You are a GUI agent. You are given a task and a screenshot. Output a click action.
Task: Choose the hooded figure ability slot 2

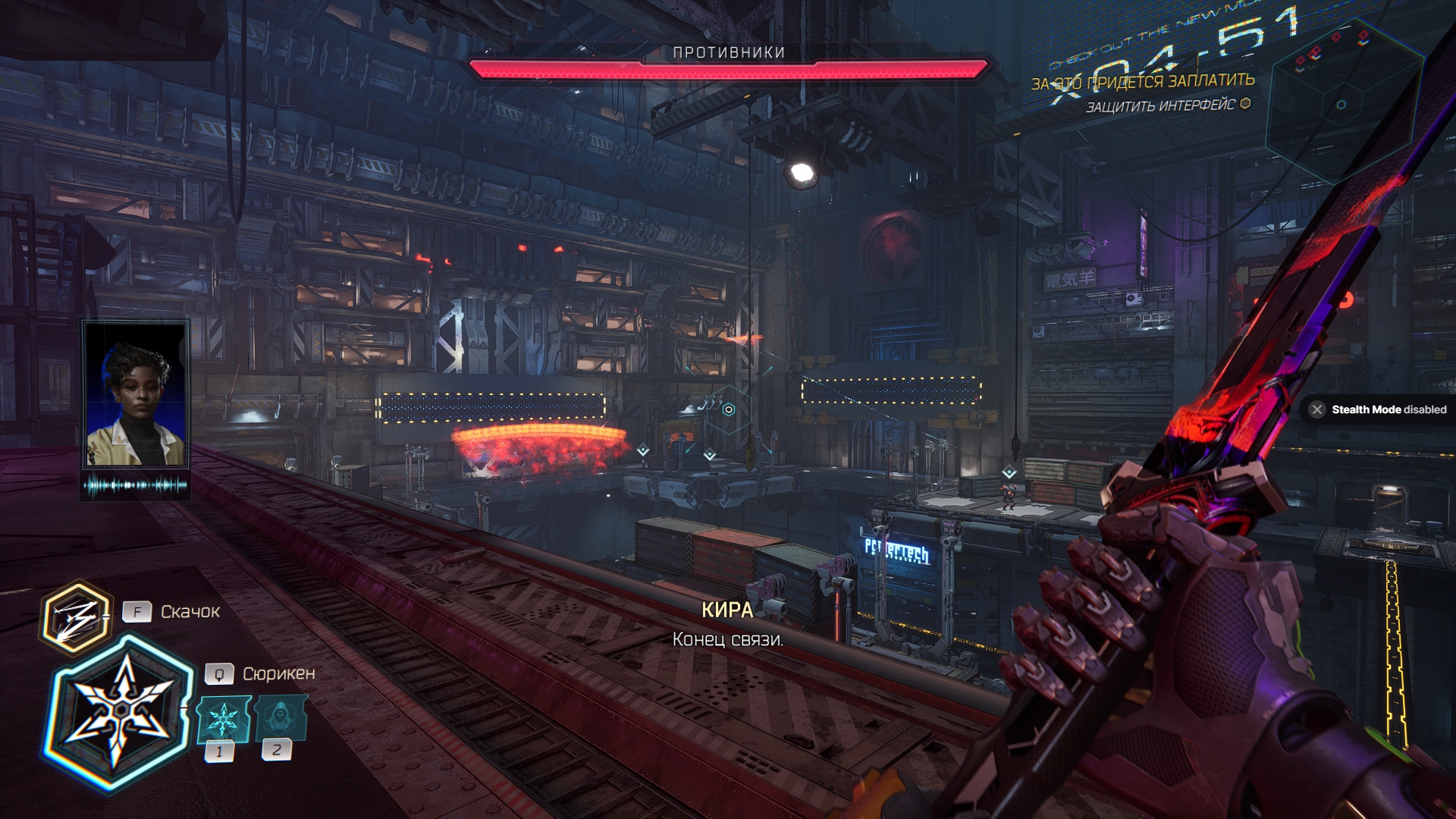pos(280,717)
